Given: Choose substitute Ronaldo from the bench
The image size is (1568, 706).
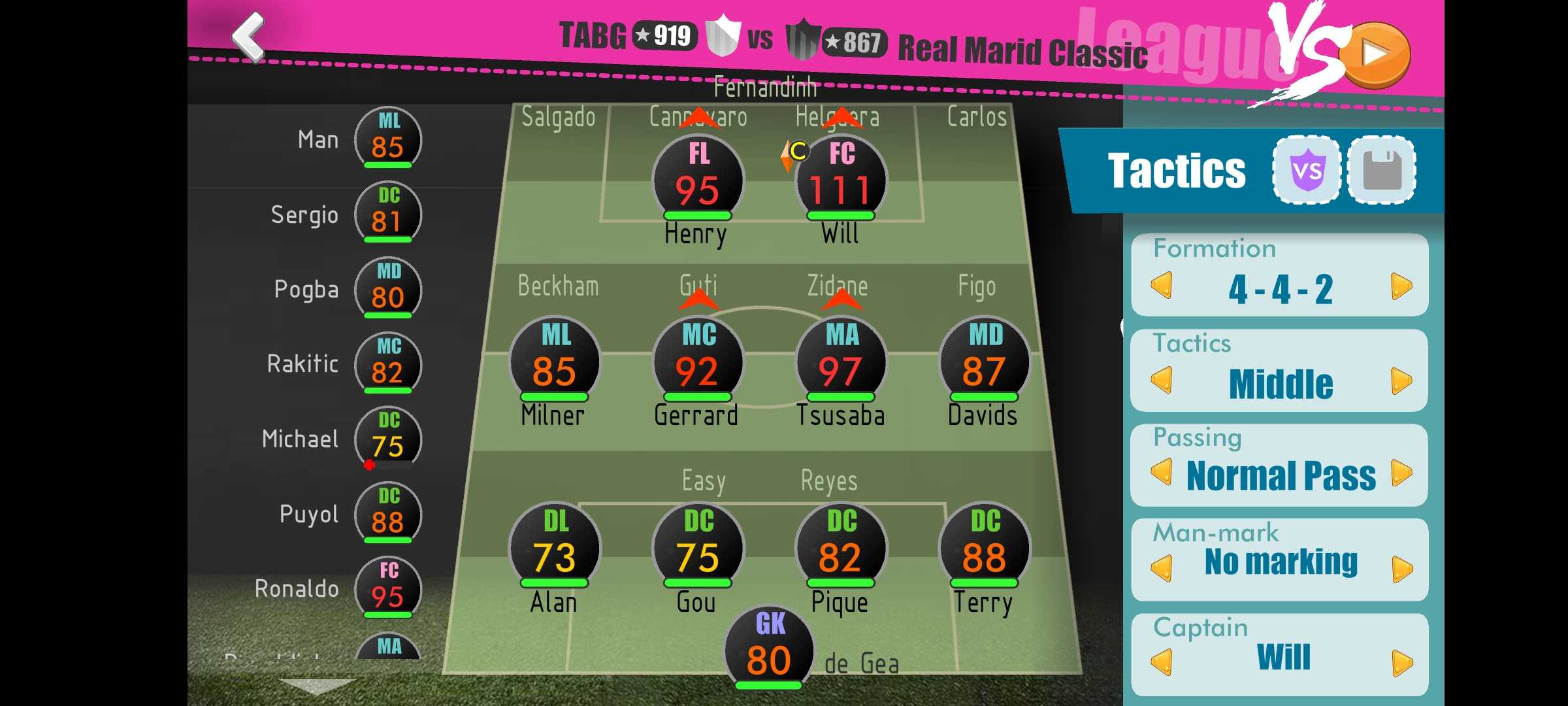Looking at the screenshot, I should (387, 588).
